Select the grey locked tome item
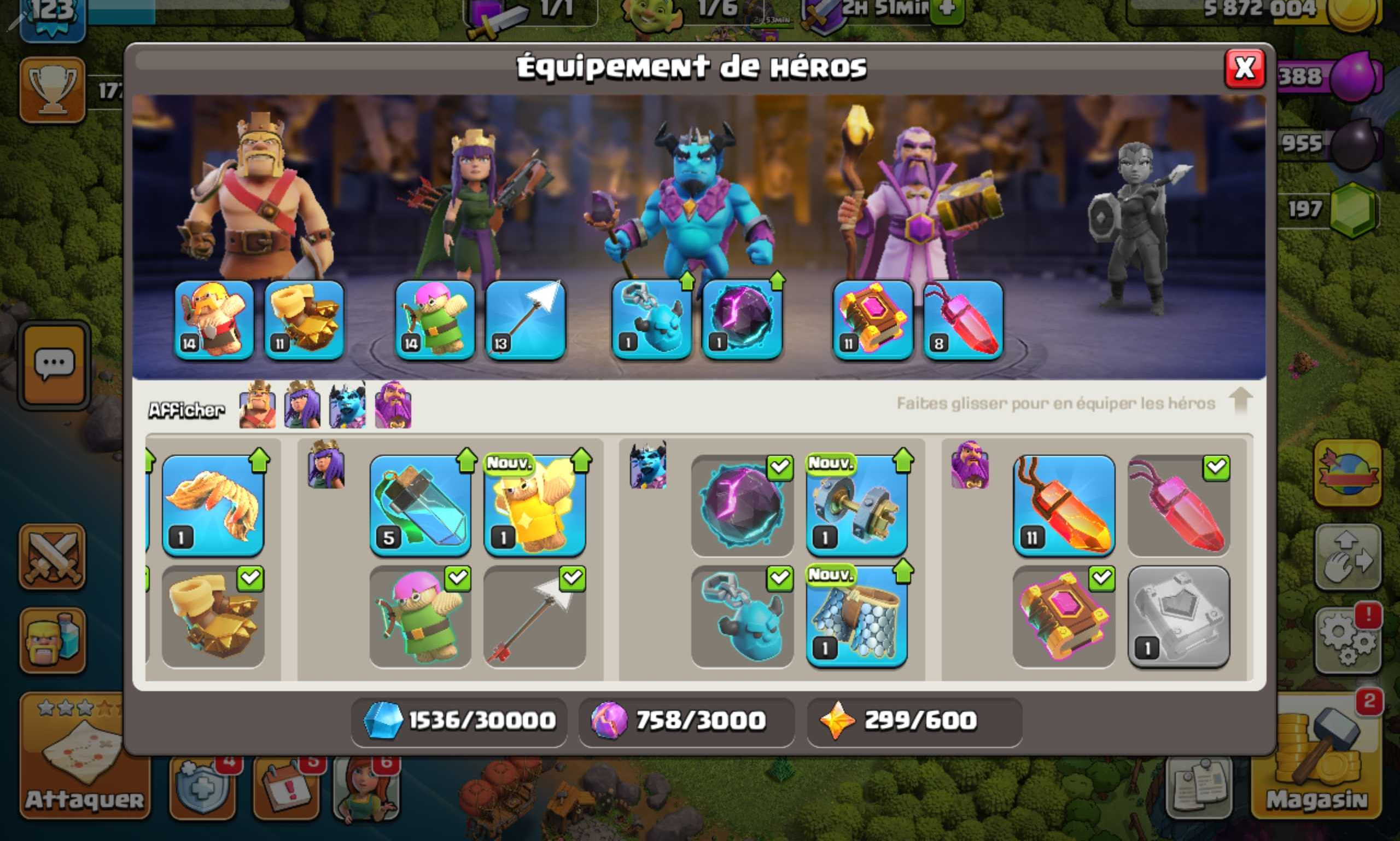Image resolution: width=1400 pixels, height=841 pixels. pyautogui.click(x=1178, y=617)
